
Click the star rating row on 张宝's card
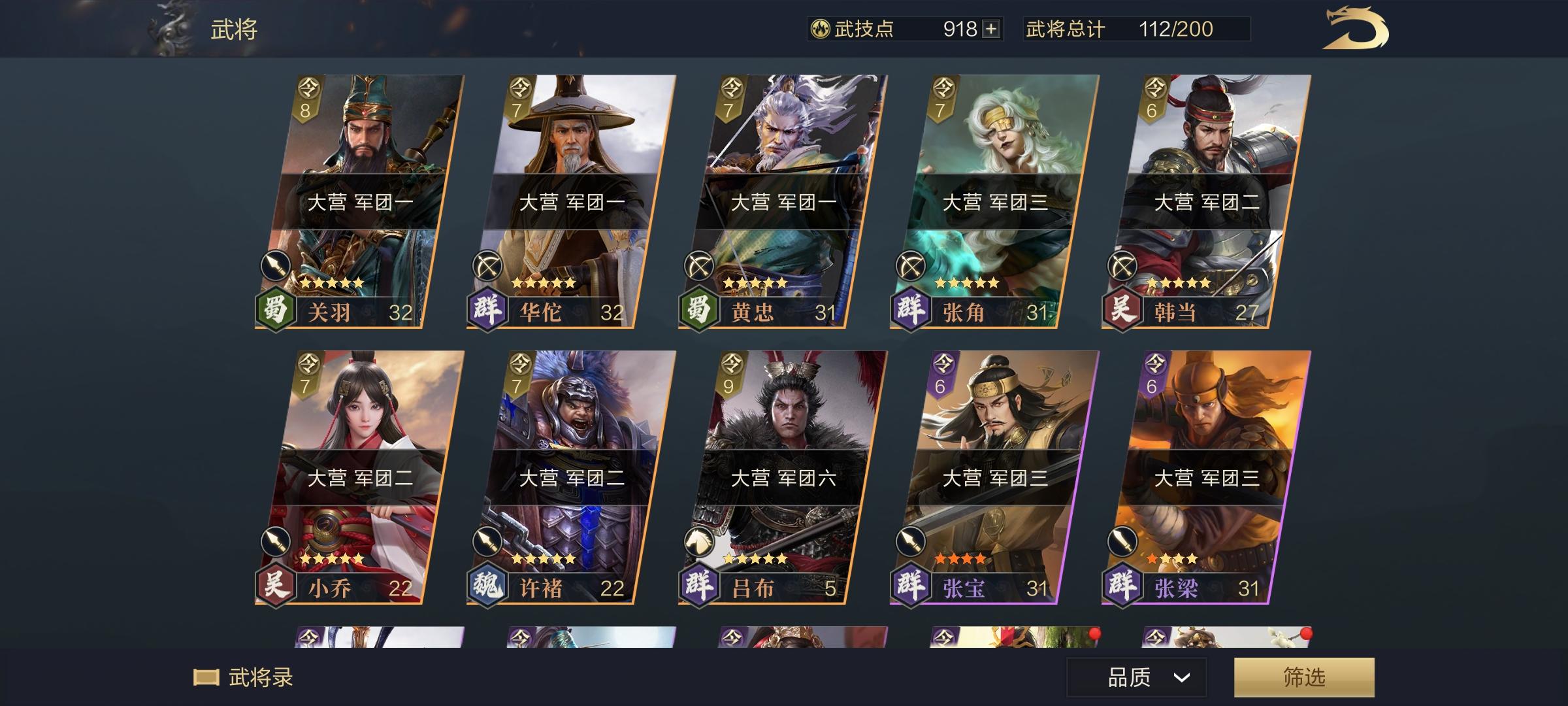[961, 557]
